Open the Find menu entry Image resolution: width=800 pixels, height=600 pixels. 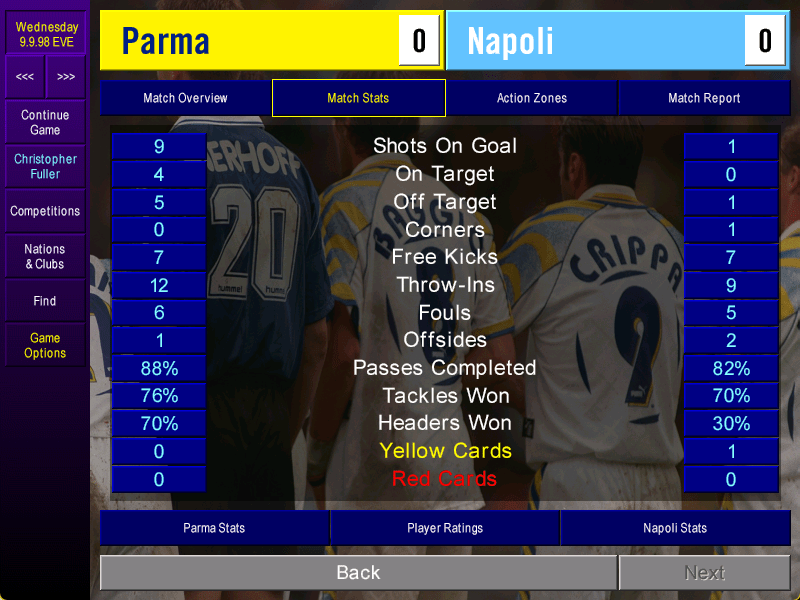(45, 301)
